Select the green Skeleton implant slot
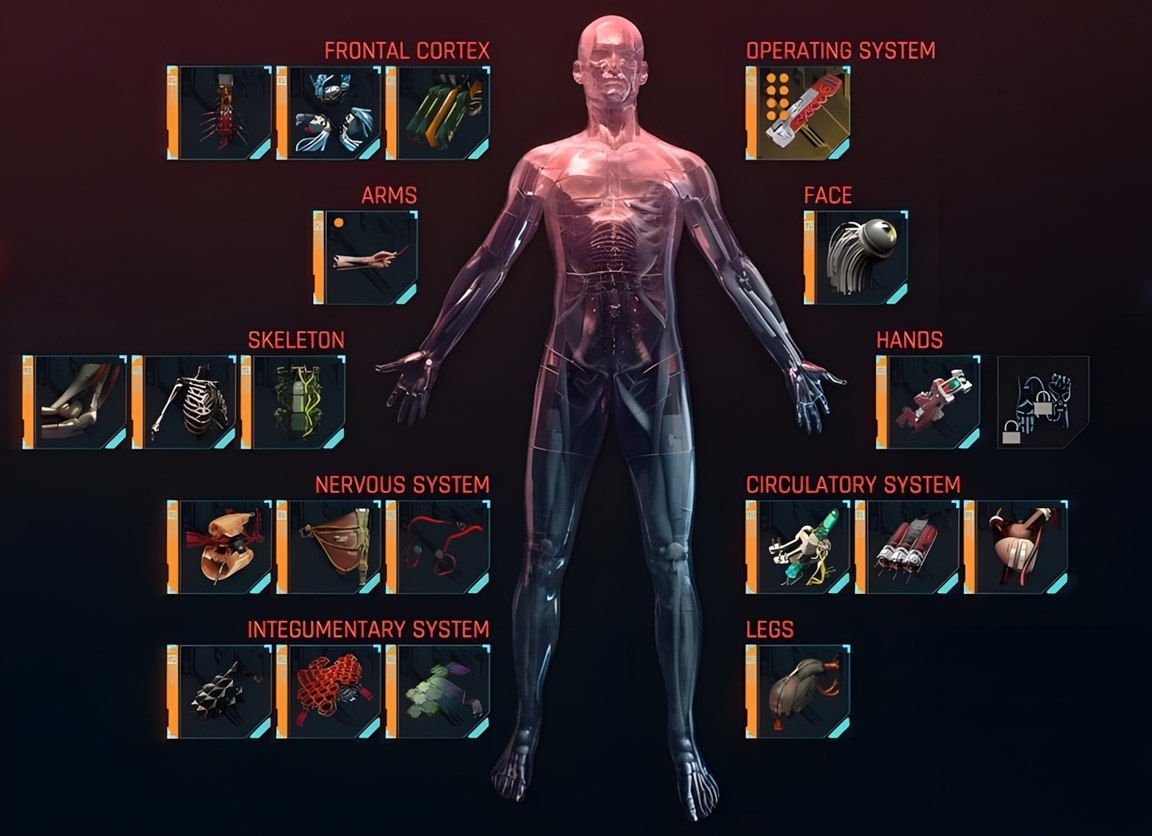 coord(294,402)
